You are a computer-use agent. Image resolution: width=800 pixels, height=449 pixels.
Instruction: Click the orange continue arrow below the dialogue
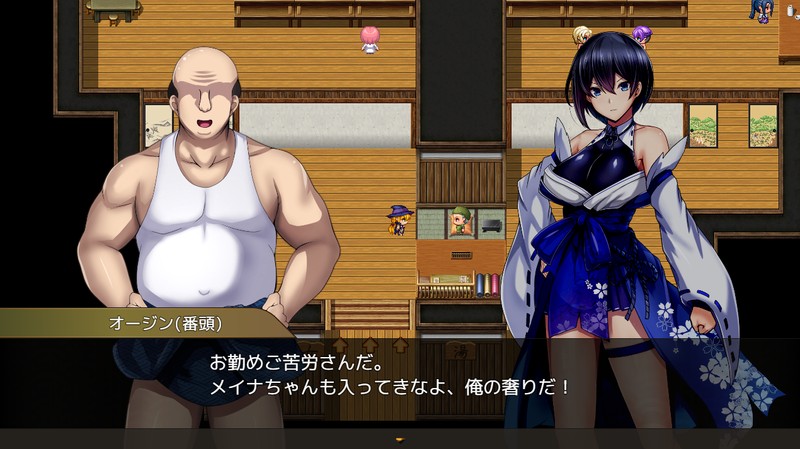[399, 439]
